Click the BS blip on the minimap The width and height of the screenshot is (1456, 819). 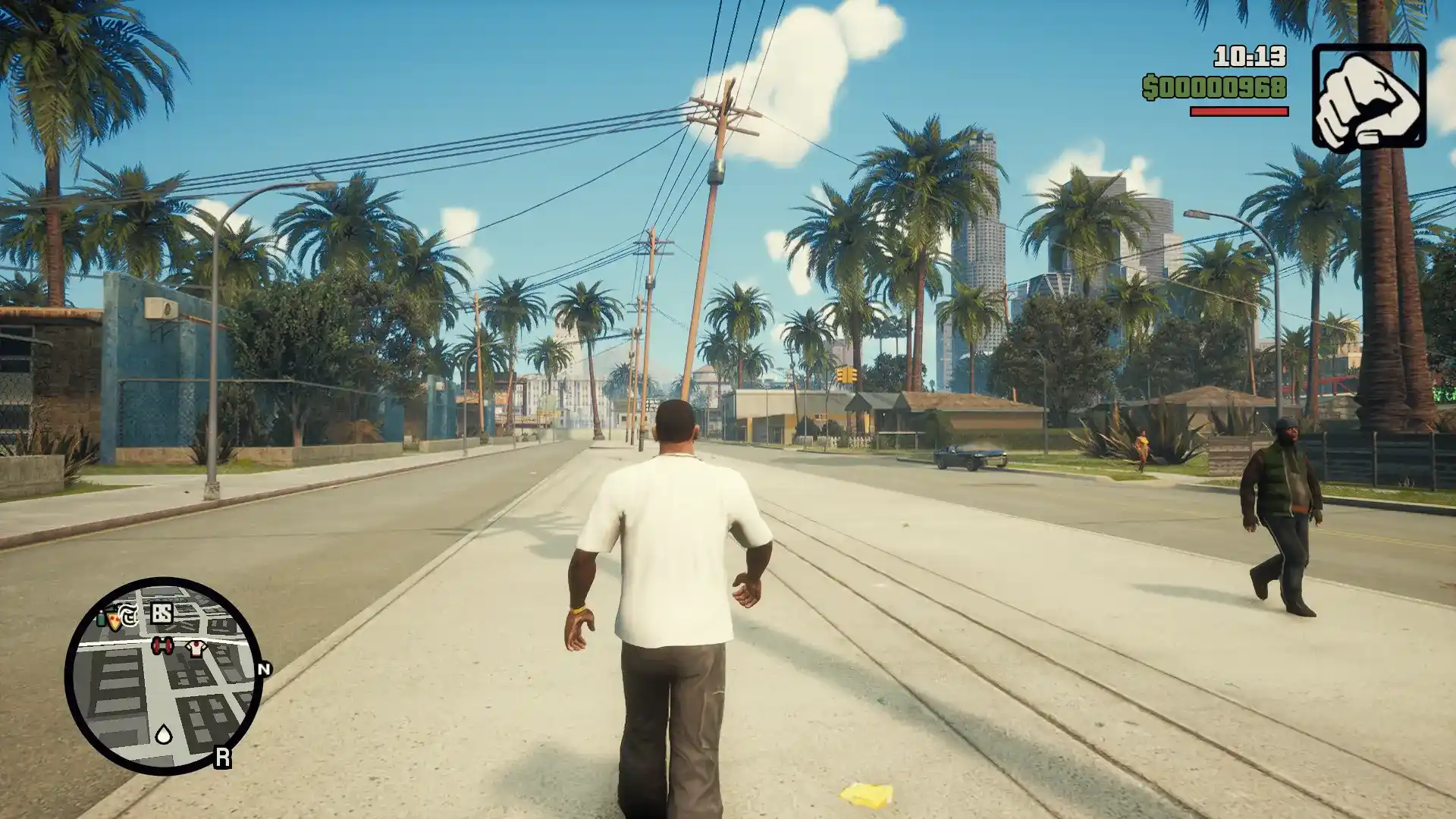162,613
